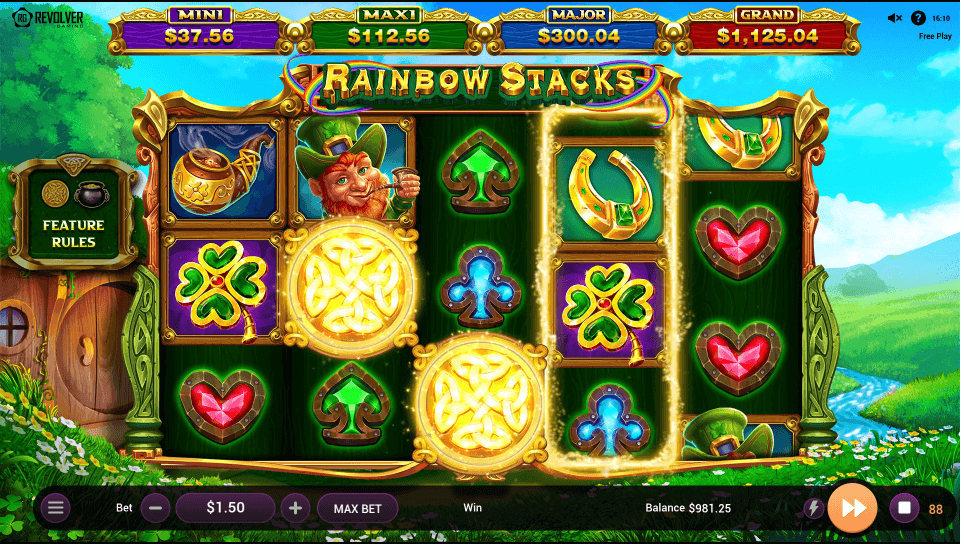Set the wager with MAX BET
964x544 pixels.
357,508
